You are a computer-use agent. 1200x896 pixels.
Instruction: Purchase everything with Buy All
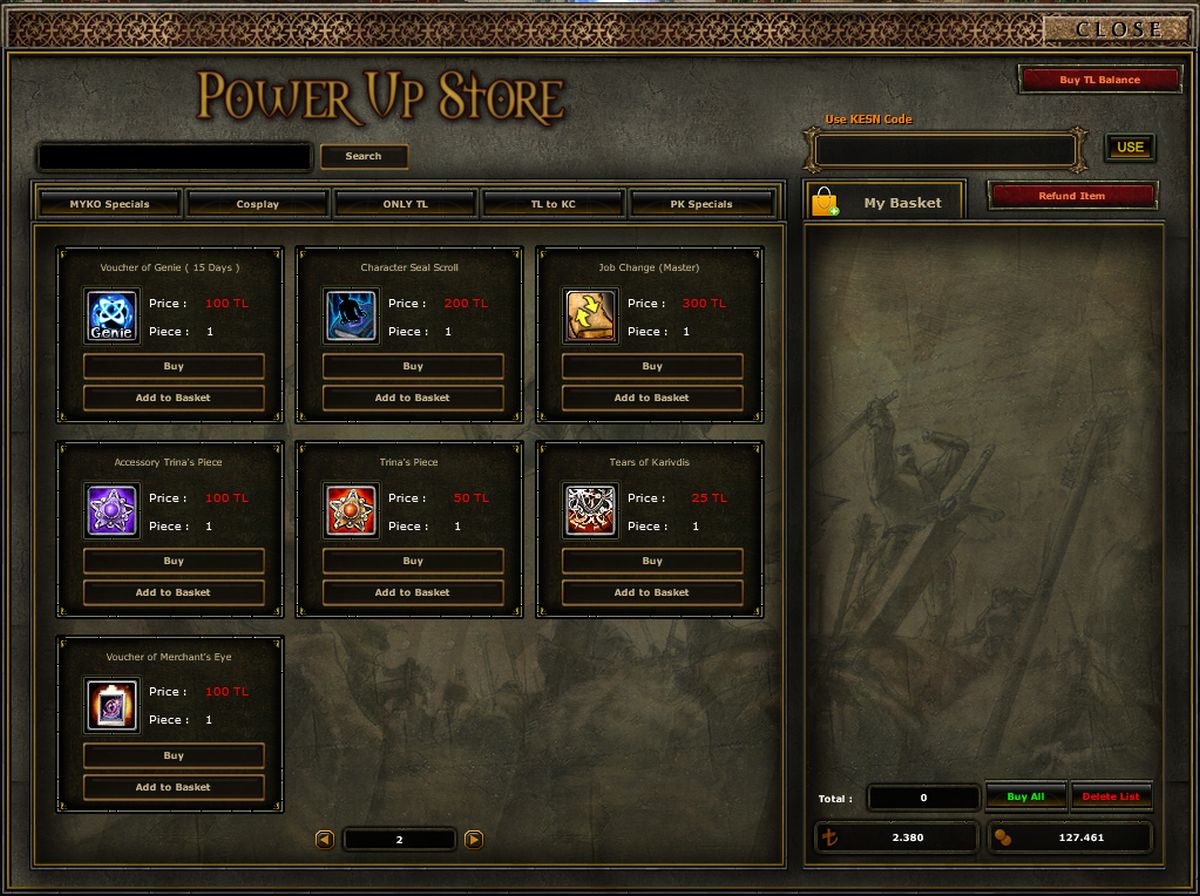(1026, 797)
